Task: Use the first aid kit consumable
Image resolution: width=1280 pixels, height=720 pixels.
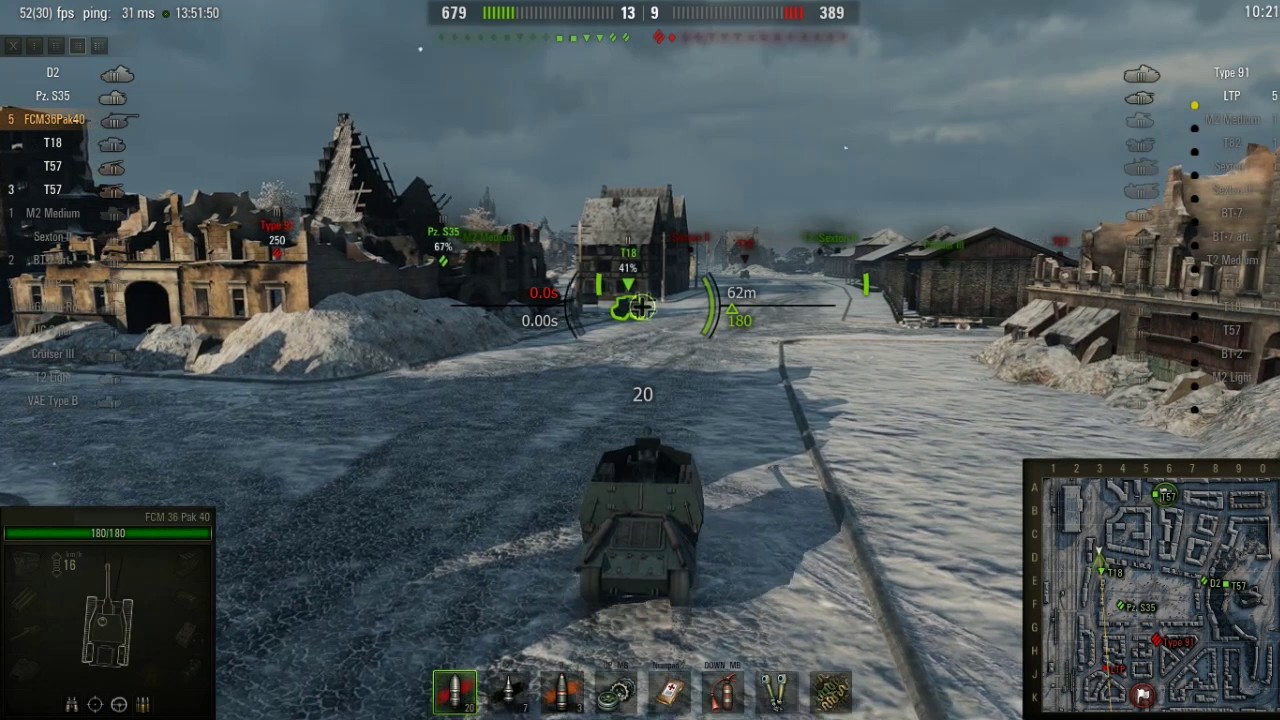Action: point(670,693)
